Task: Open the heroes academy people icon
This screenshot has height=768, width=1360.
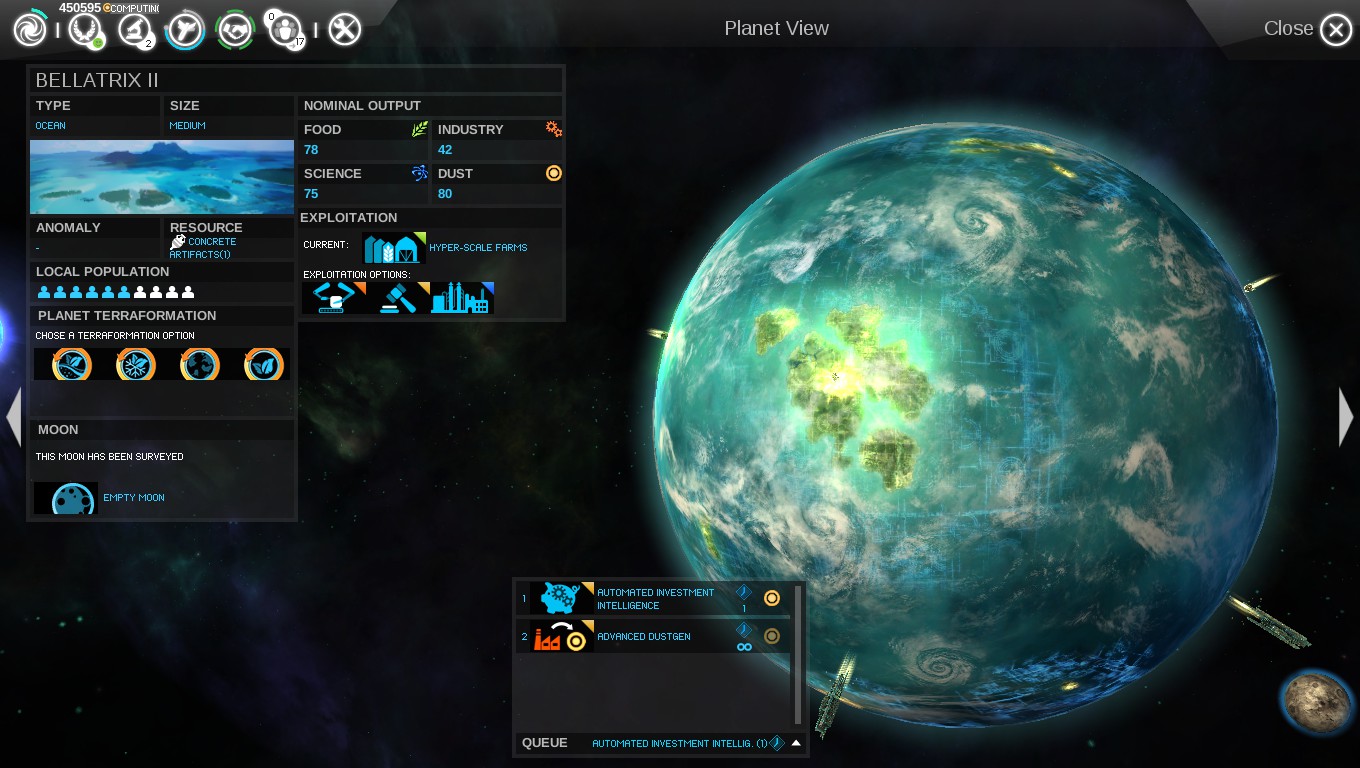Action: click(286, 30)
